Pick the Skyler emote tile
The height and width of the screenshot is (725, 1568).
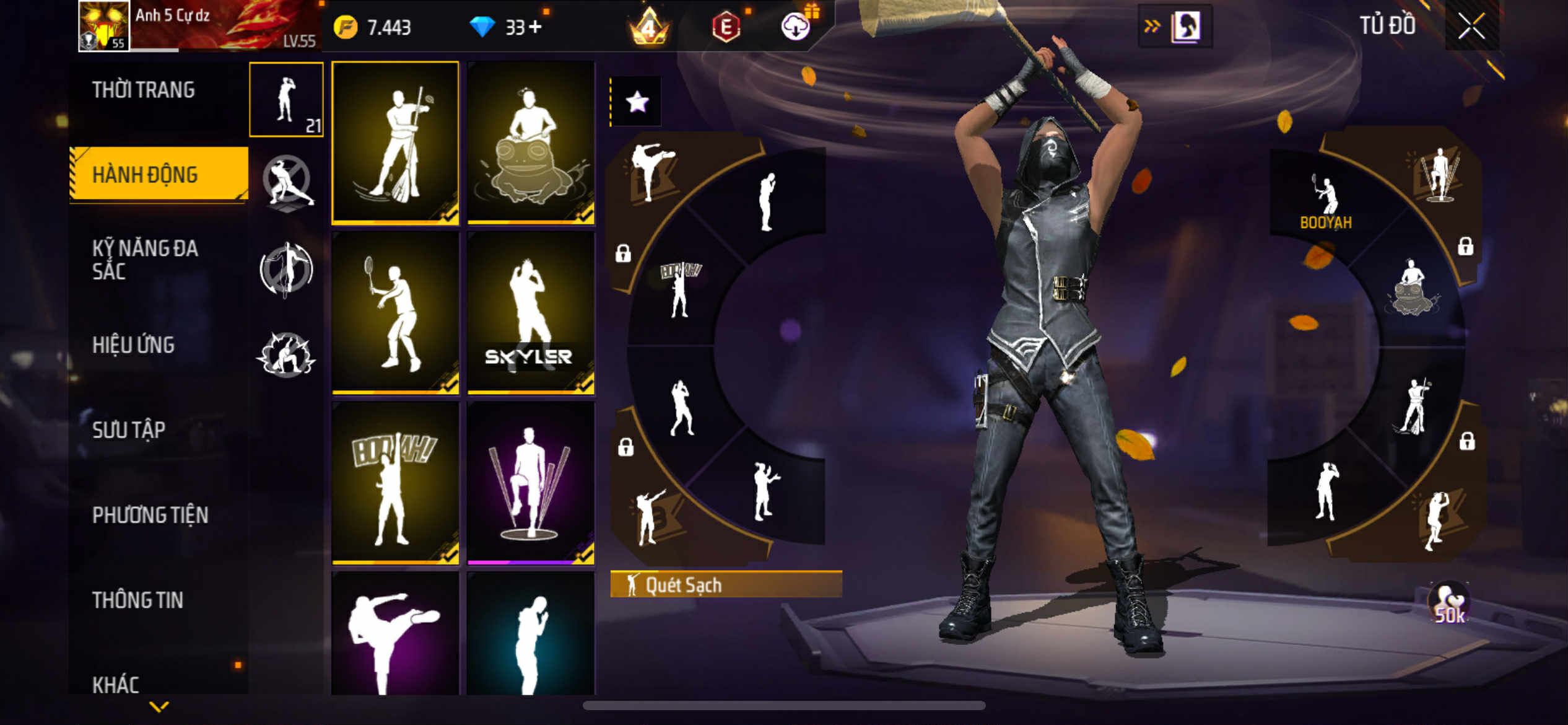click(x=531, y=313)
